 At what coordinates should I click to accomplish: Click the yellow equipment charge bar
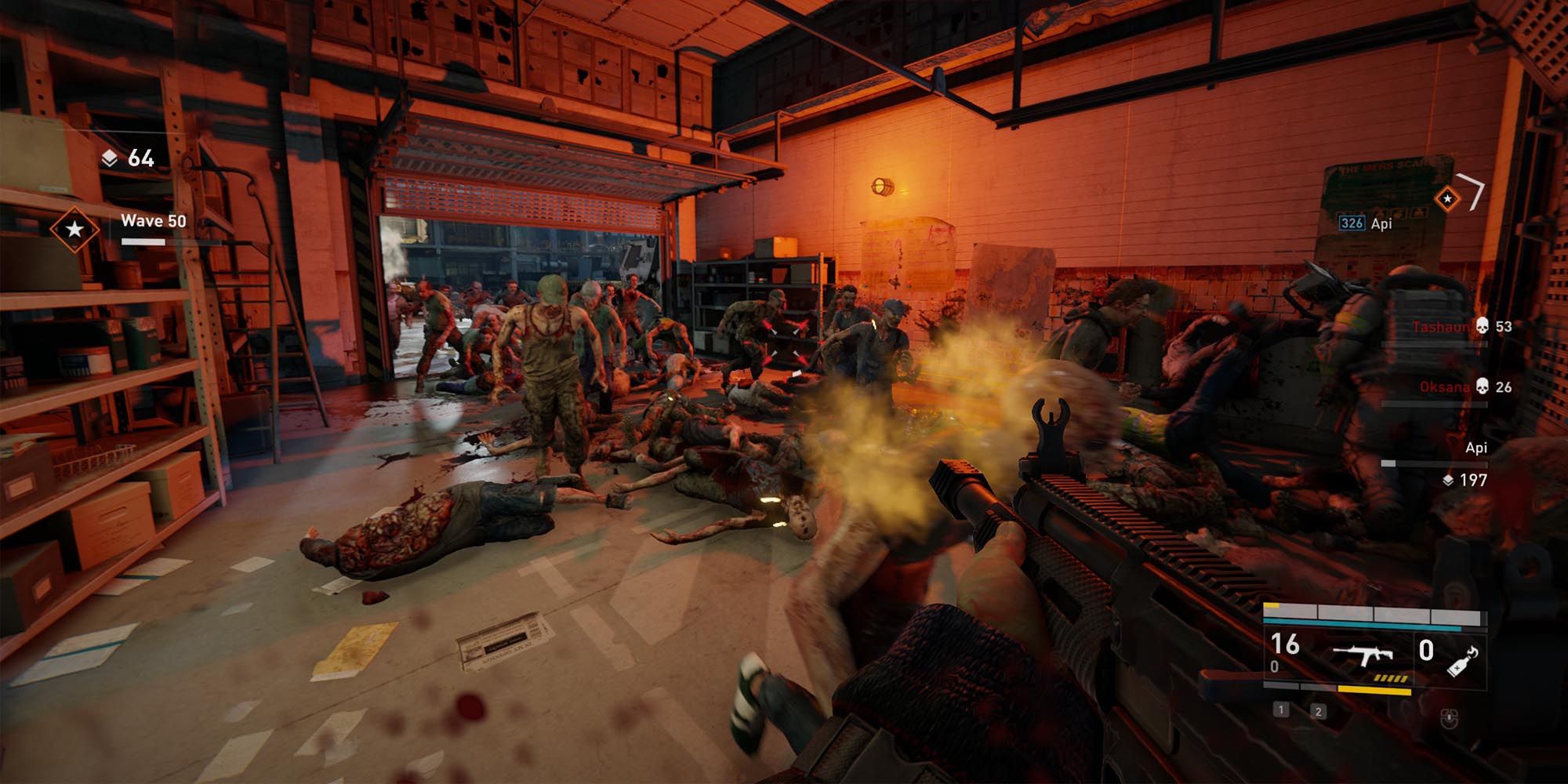[1375, 690]
